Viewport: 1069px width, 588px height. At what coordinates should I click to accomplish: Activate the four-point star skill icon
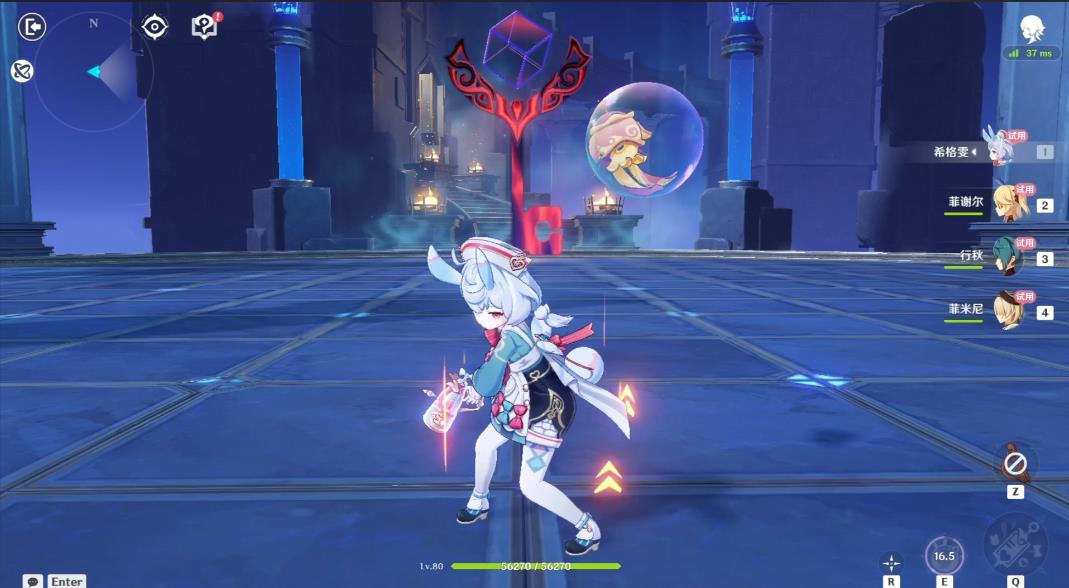(x=890, y=563)
